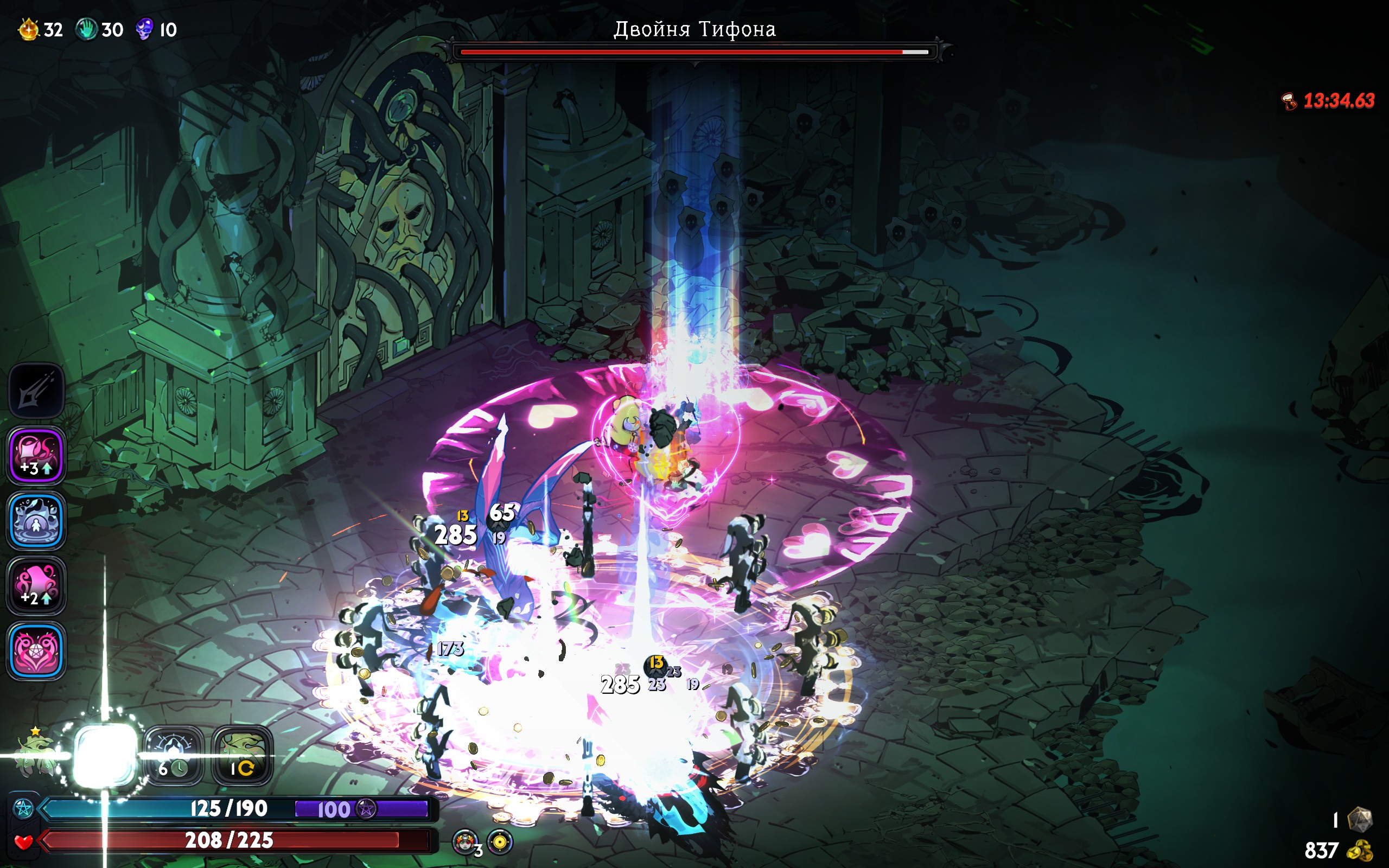Select the purple-bordered +3 boon icon
Image resolution: width=1389 pixels, height=868 pixels.
tap(36, 456)
